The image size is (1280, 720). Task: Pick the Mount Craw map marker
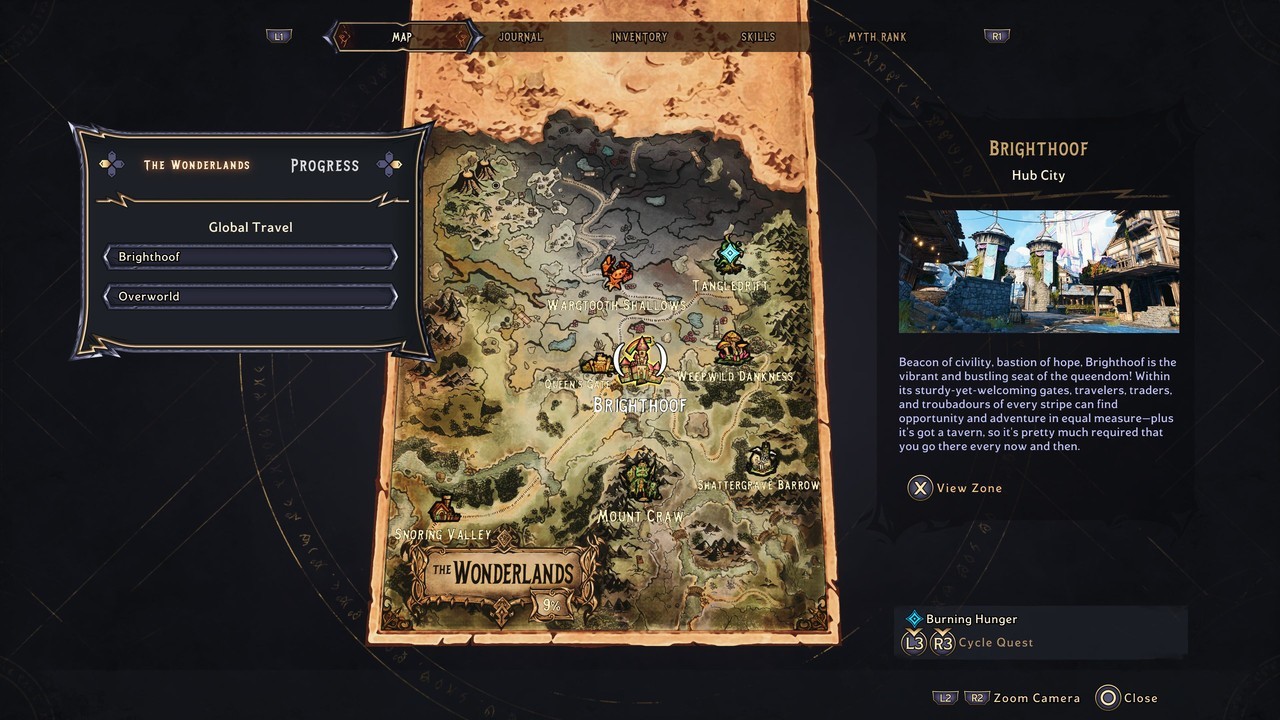click(641, 476)
